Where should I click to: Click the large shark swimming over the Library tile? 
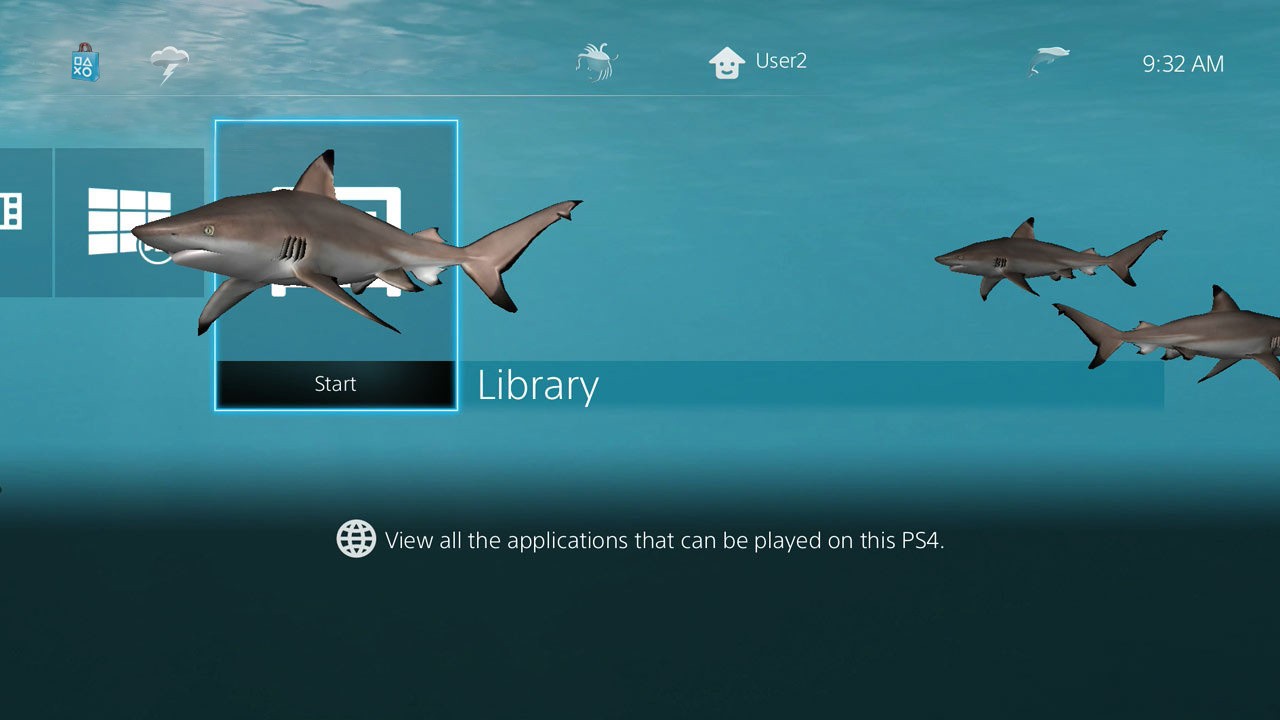pos(330,250)
